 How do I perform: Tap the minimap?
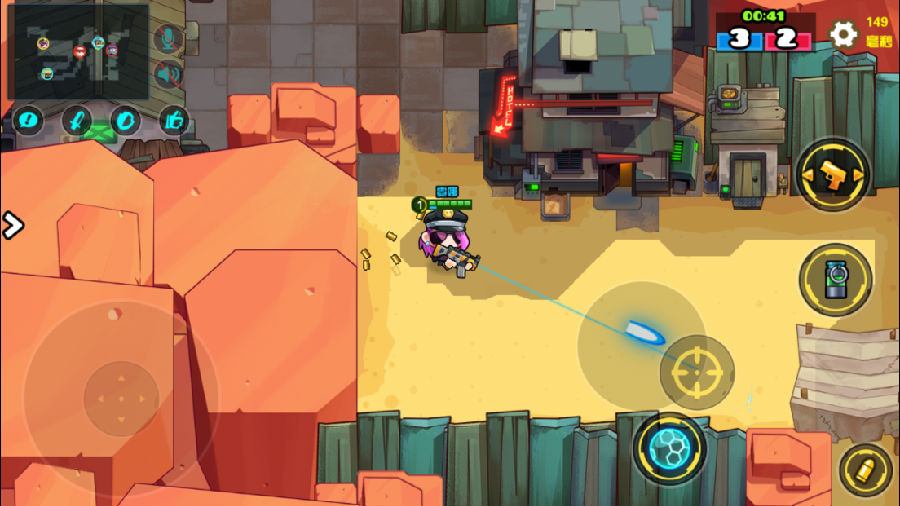[x=78, y=52]
